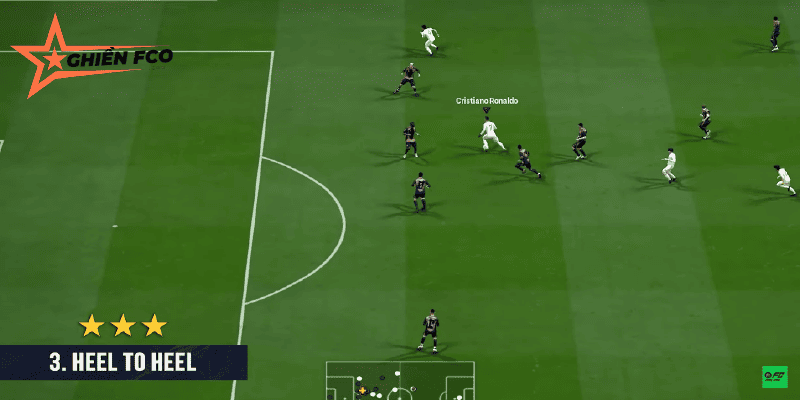Image resolution: width=800 pixels, height=400 pixels.
Task: Click the green FC logo badge
Action: (x=774, y=377)
